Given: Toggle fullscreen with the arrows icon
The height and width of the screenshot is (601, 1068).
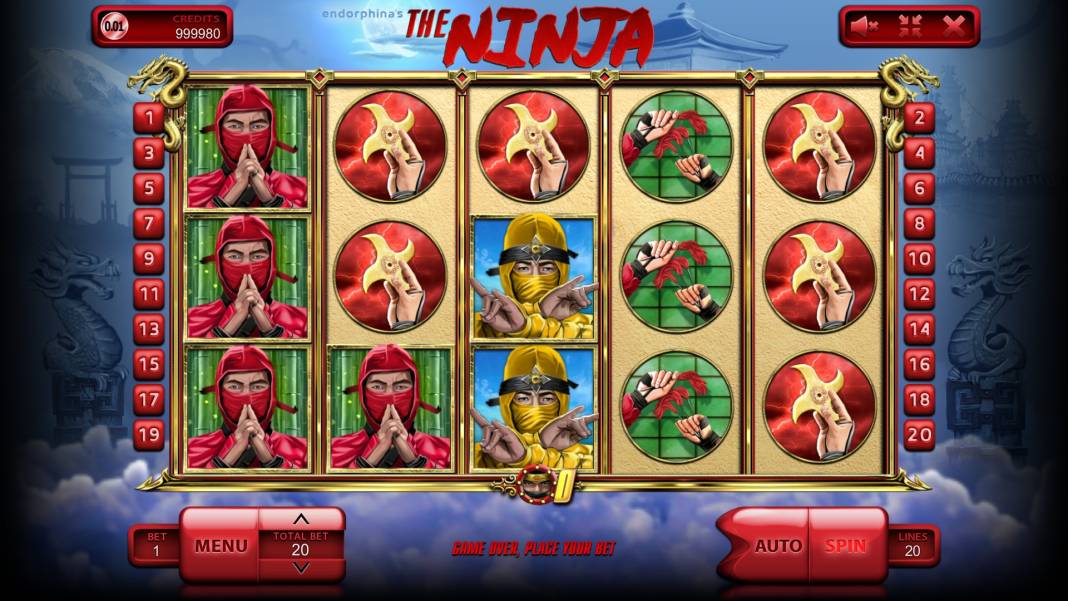Looking at the screenshot, I should [x=910, y=27].
